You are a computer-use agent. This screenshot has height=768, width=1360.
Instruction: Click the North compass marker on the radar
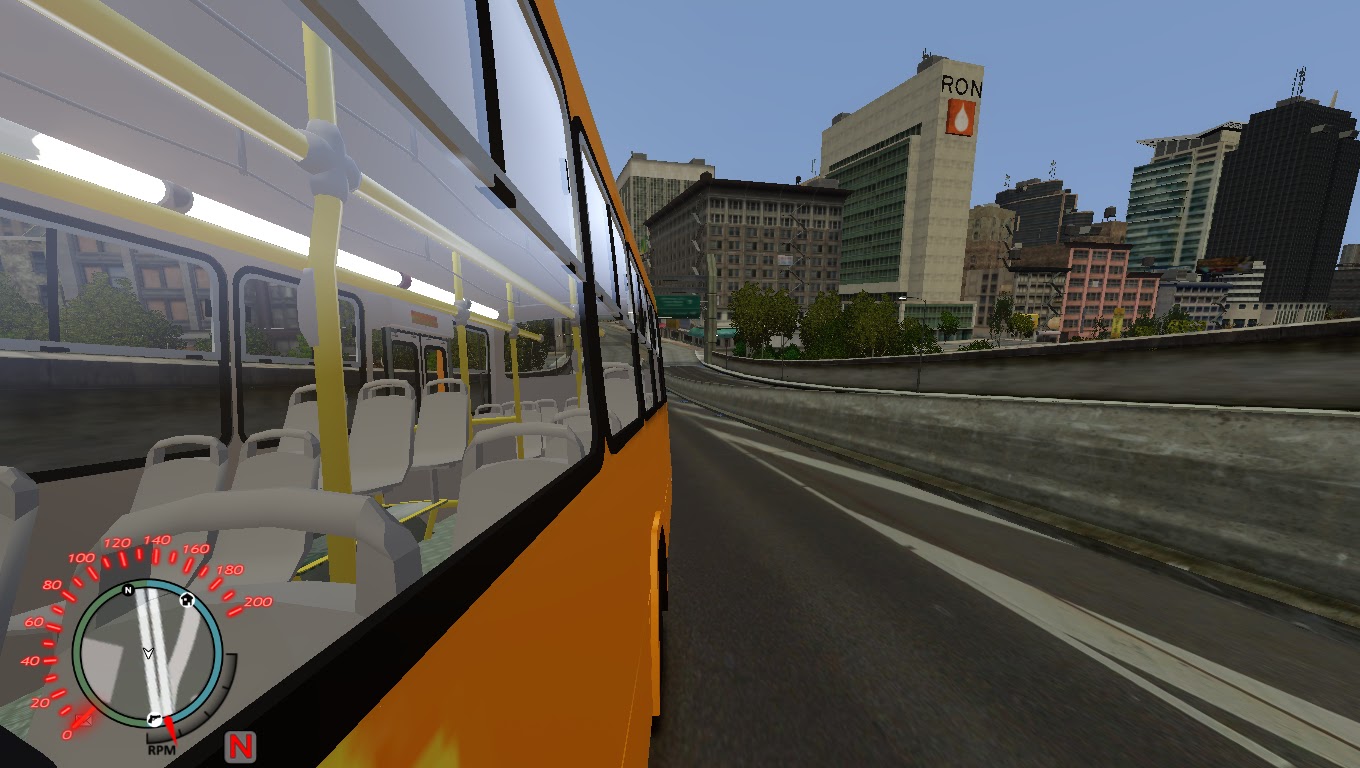126,590
